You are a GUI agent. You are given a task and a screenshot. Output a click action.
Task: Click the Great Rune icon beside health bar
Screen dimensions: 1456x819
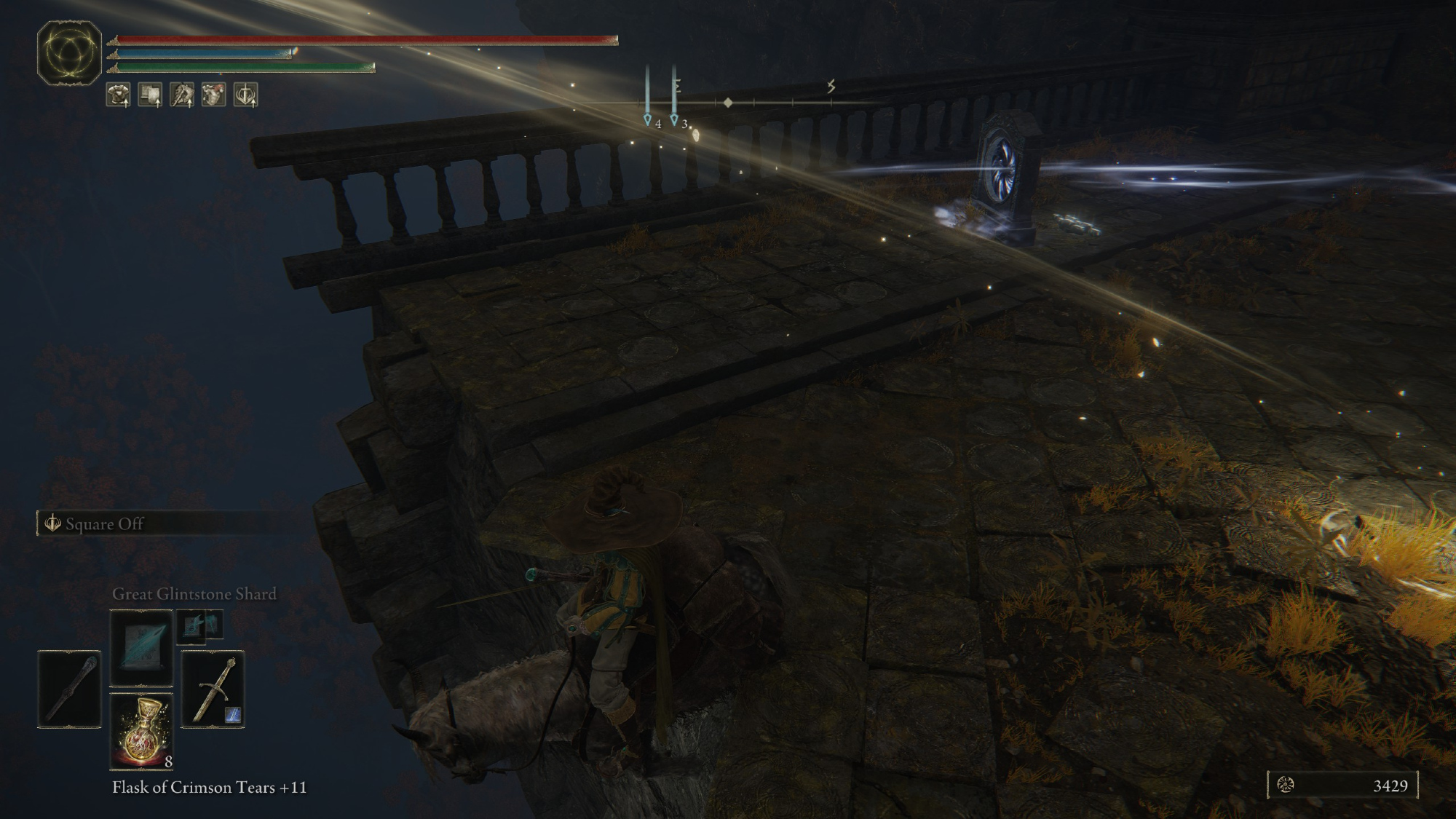point(70,52)
